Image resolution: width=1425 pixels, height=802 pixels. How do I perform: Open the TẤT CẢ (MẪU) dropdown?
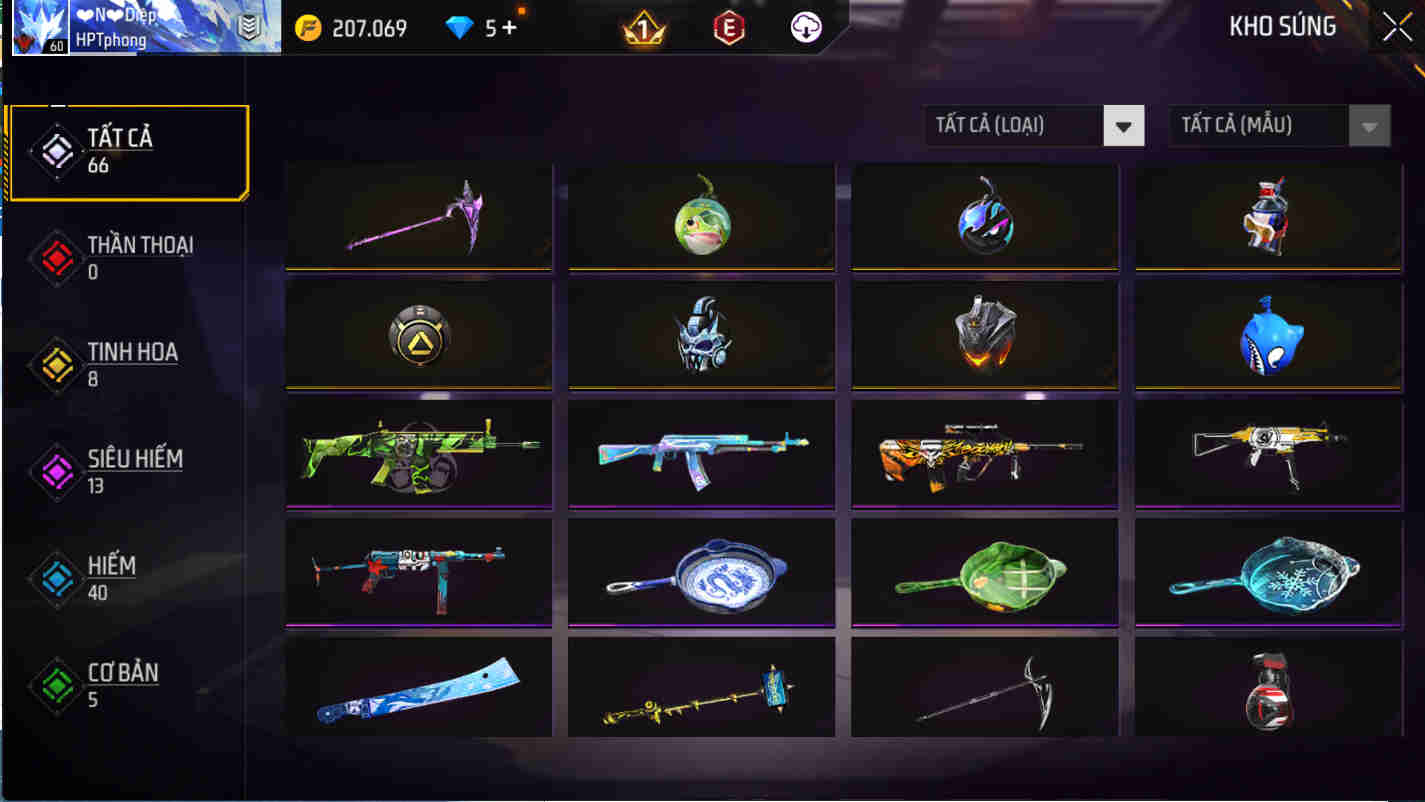1280,125
